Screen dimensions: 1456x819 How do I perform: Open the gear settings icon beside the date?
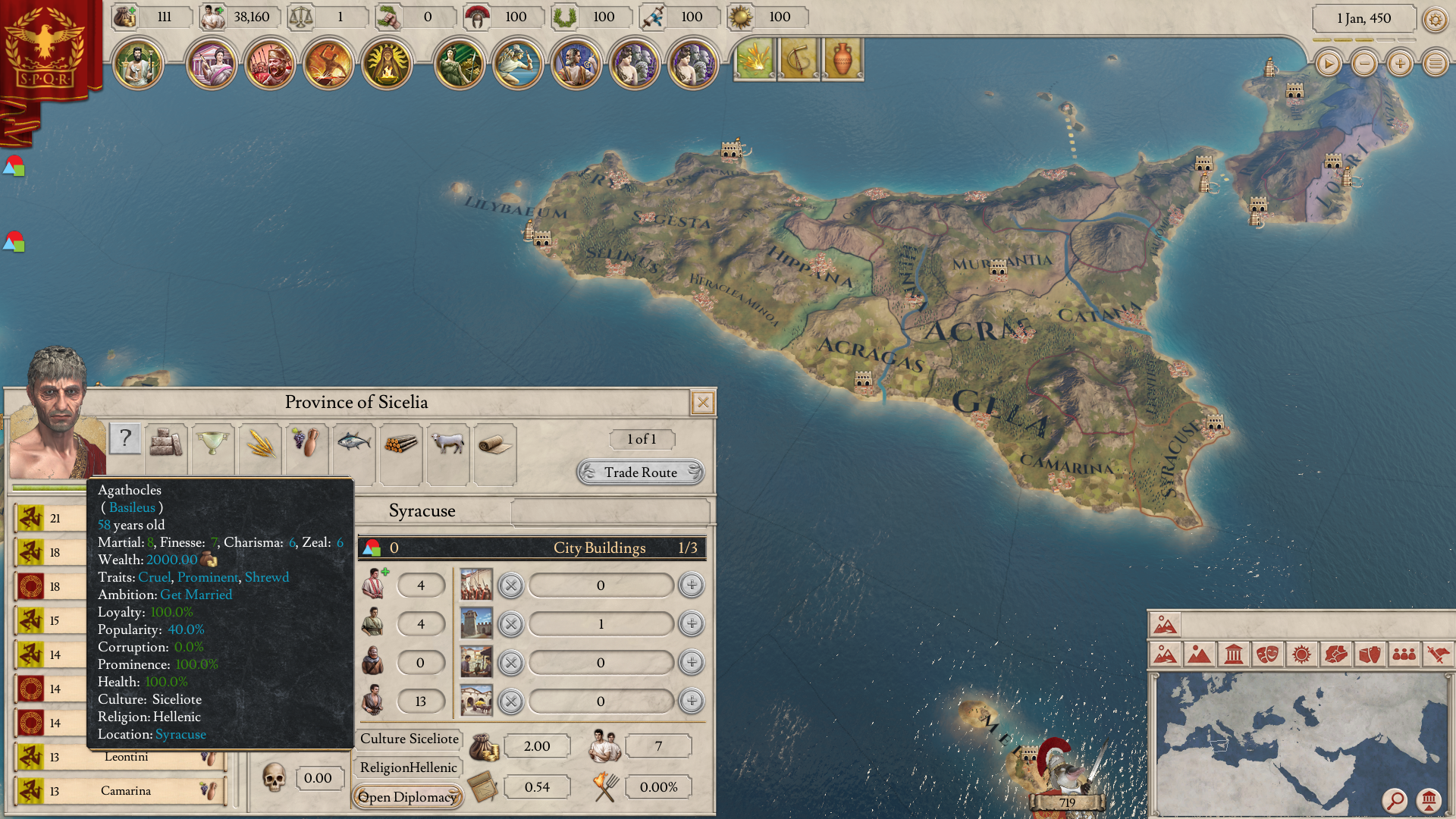(1435, 19)
